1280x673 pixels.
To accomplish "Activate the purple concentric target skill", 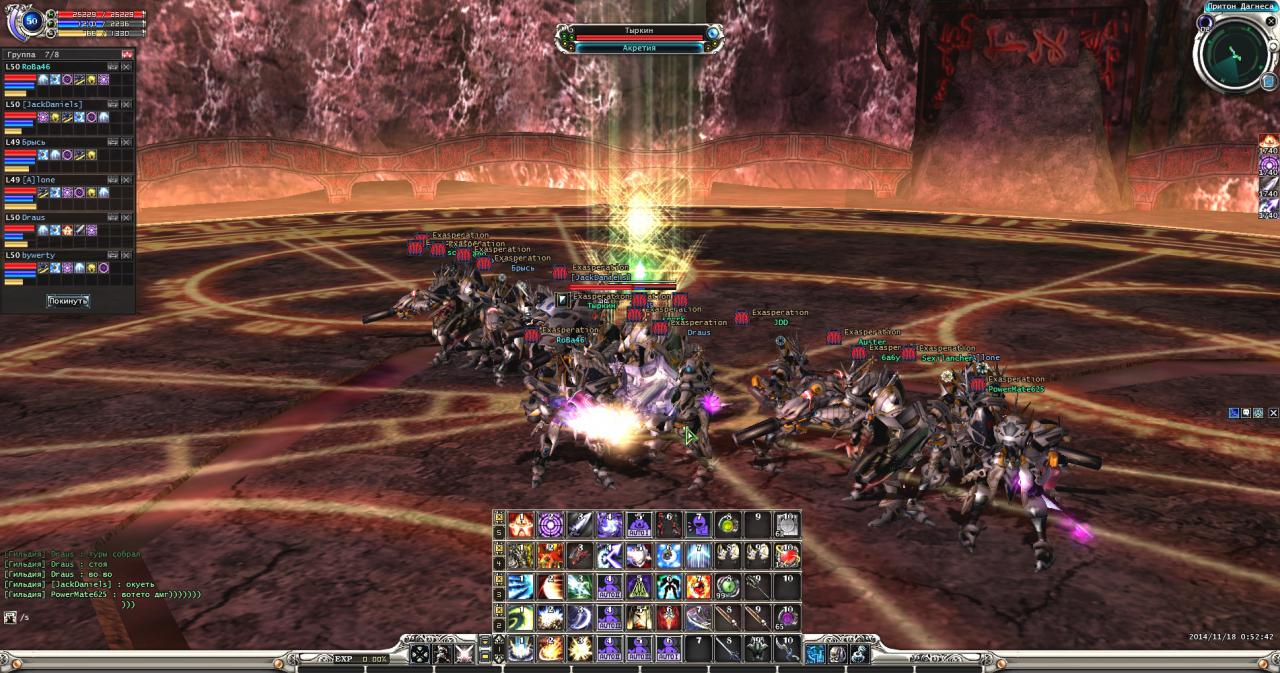I will [x=550, y=524].
